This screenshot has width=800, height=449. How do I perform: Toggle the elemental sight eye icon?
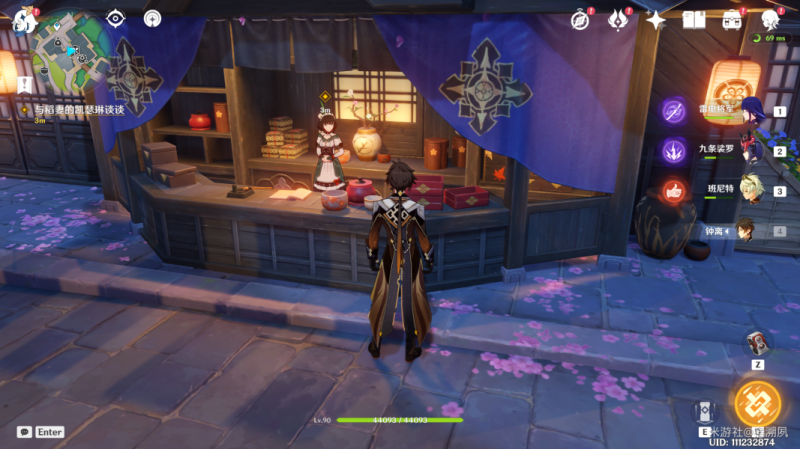click(x=116, y=18)
